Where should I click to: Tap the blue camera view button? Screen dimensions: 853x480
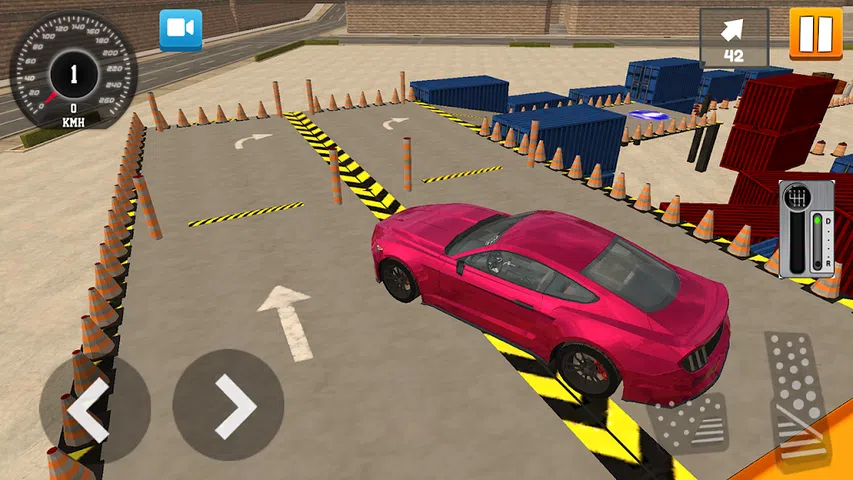[x=180, y=30]
